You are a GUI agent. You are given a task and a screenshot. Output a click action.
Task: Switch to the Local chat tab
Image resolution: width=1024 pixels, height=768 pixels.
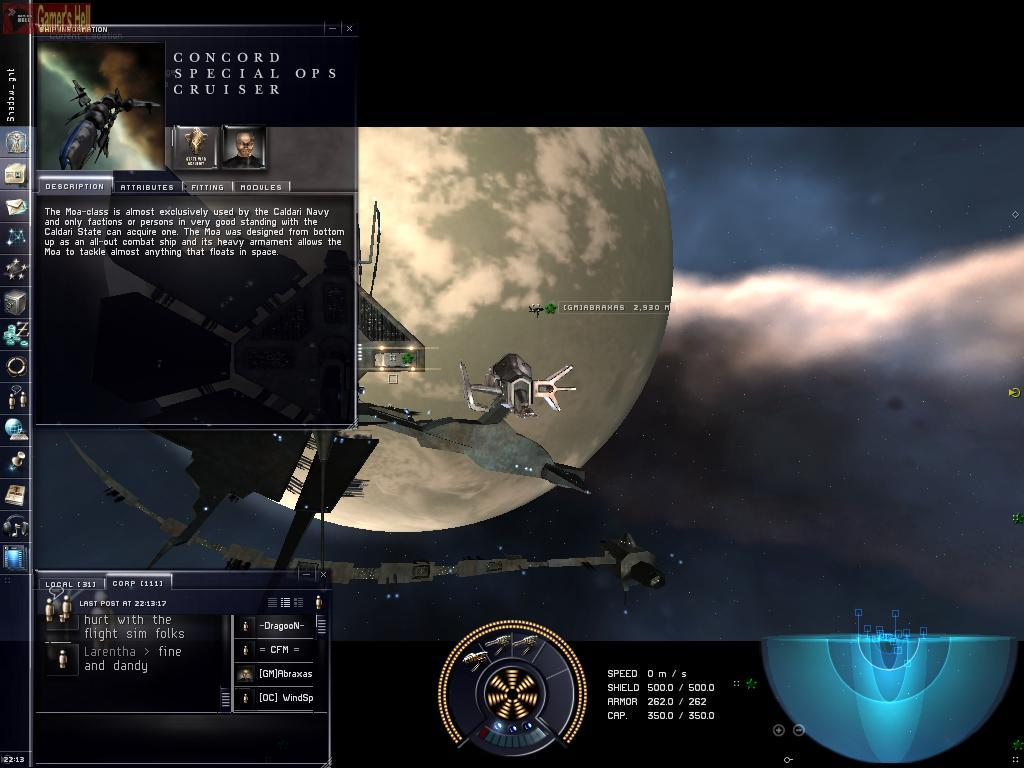click(x=71, y=584)
